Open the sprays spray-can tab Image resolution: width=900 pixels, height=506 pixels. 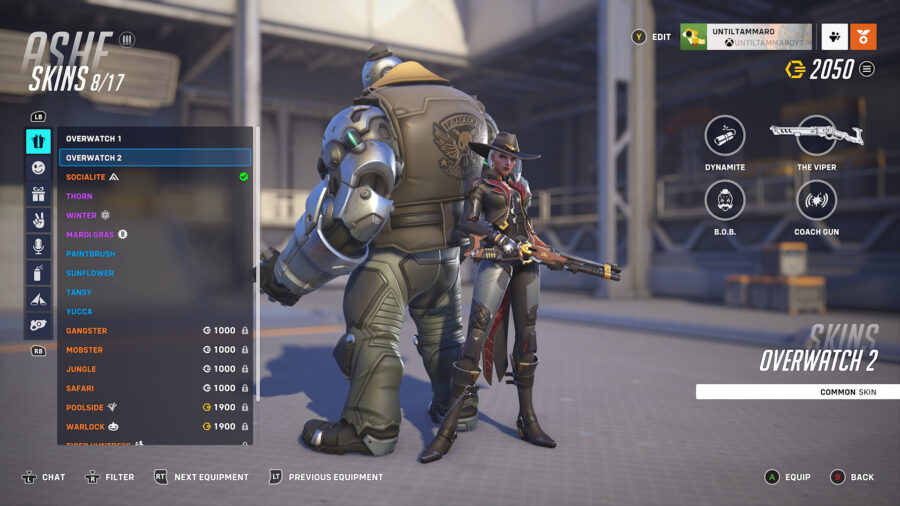pos(39,272)
